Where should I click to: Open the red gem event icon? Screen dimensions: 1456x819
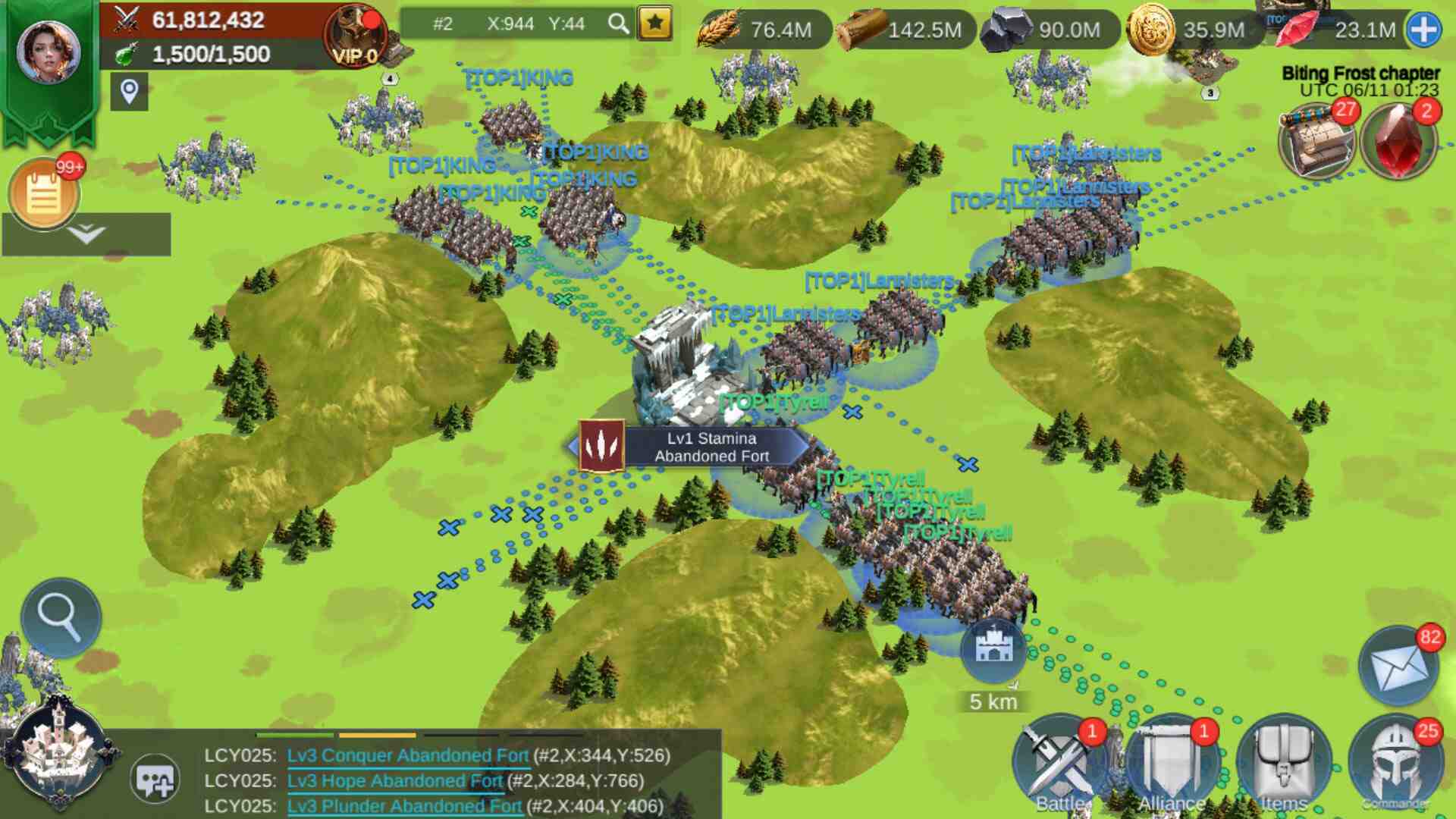[1398, 142]
